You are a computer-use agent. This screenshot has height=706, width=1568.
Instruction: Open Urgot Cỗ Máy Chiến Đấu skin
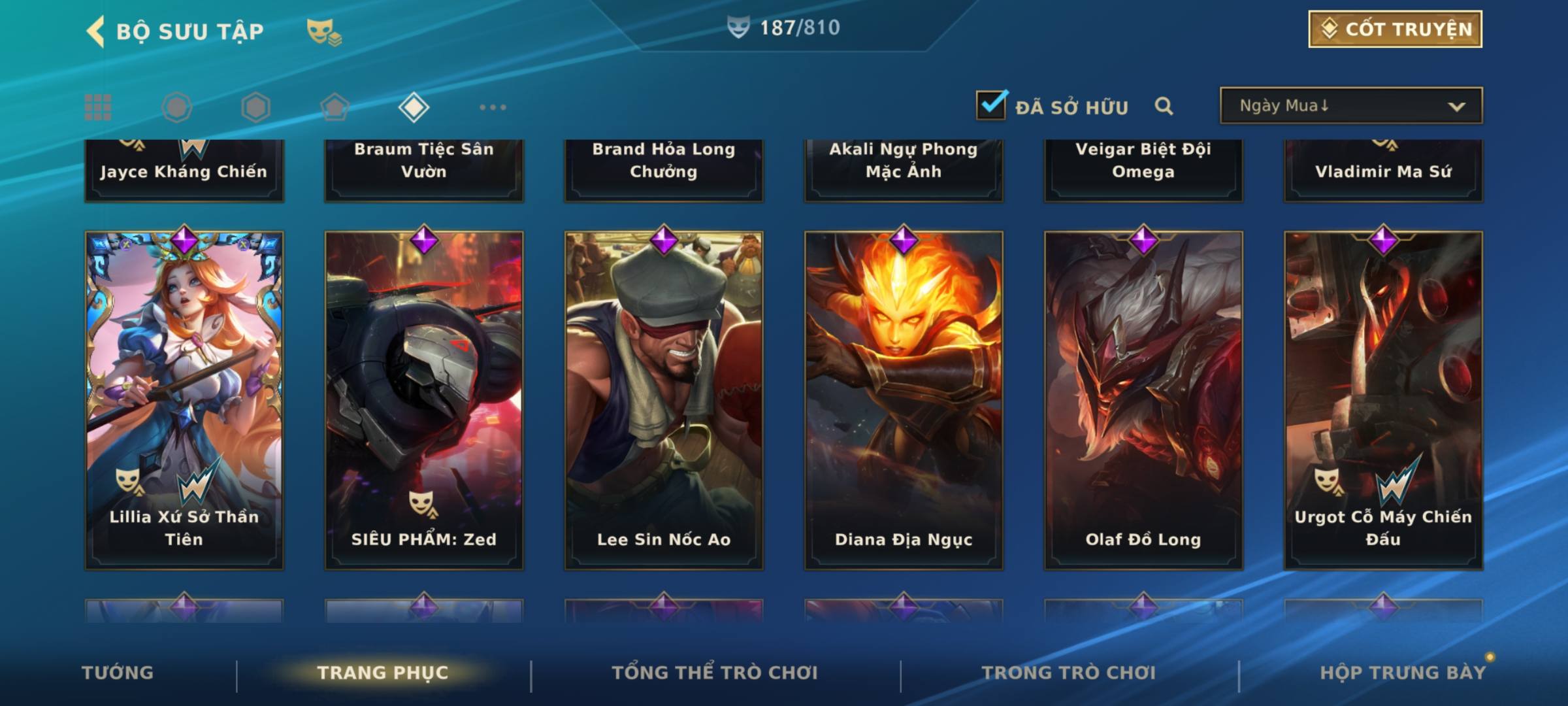1383,400
